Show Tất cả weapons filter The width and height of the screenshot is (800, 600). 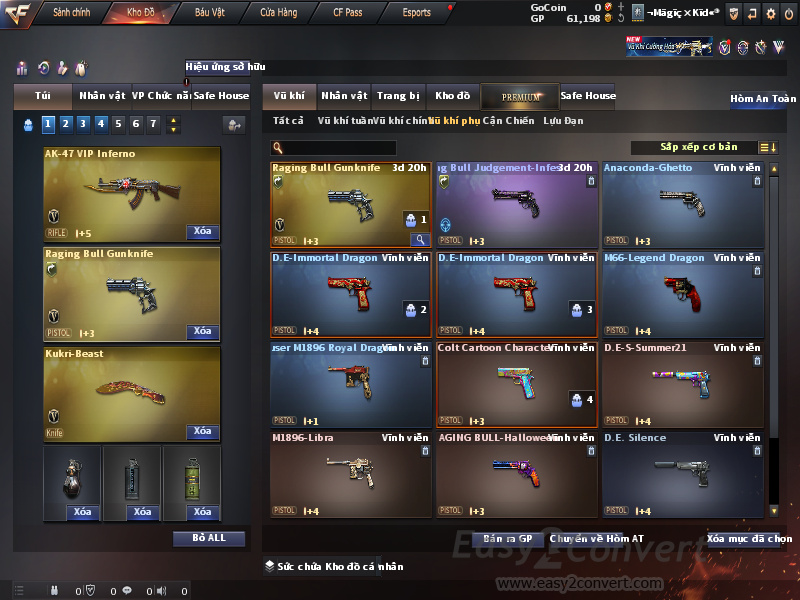[288, 121]
